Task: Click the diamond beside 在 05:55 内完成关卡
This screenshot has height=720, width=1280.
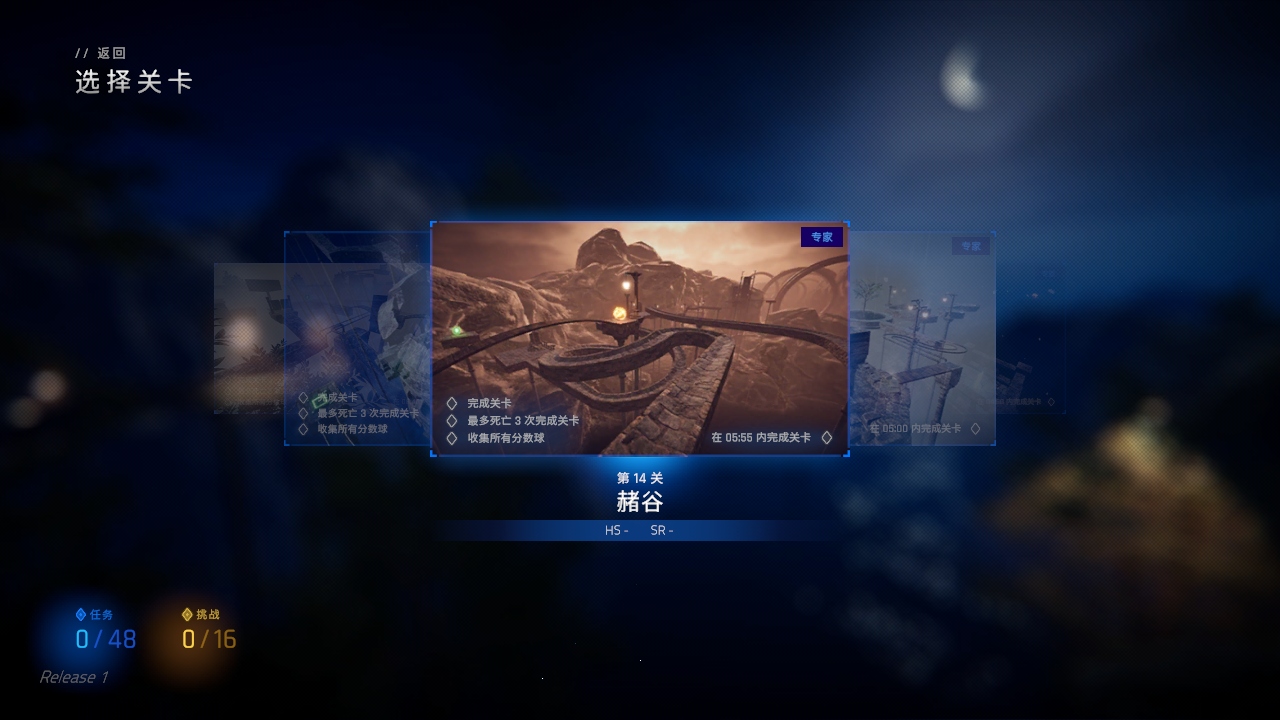Action: coord(827,438)
